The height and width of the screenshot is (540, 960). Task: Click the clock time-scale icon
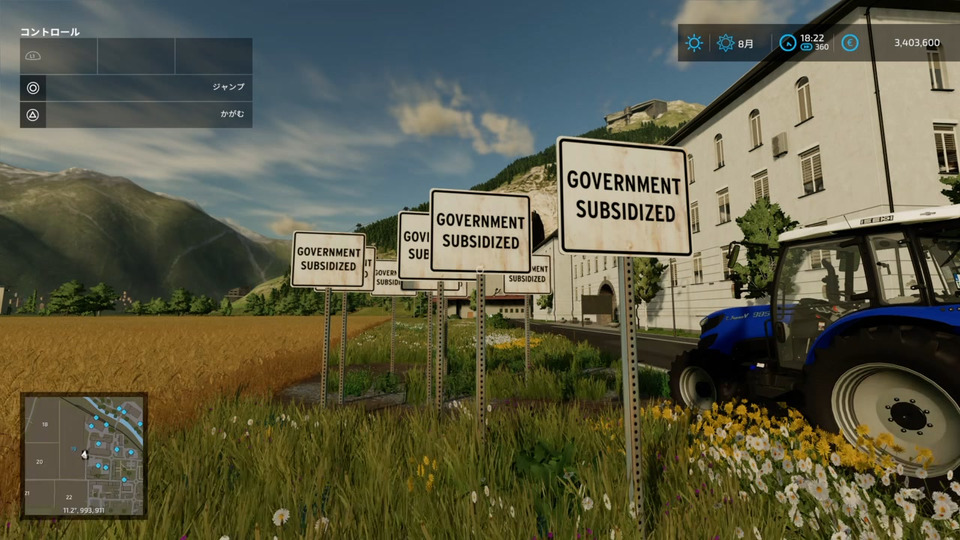pos(787,43)
